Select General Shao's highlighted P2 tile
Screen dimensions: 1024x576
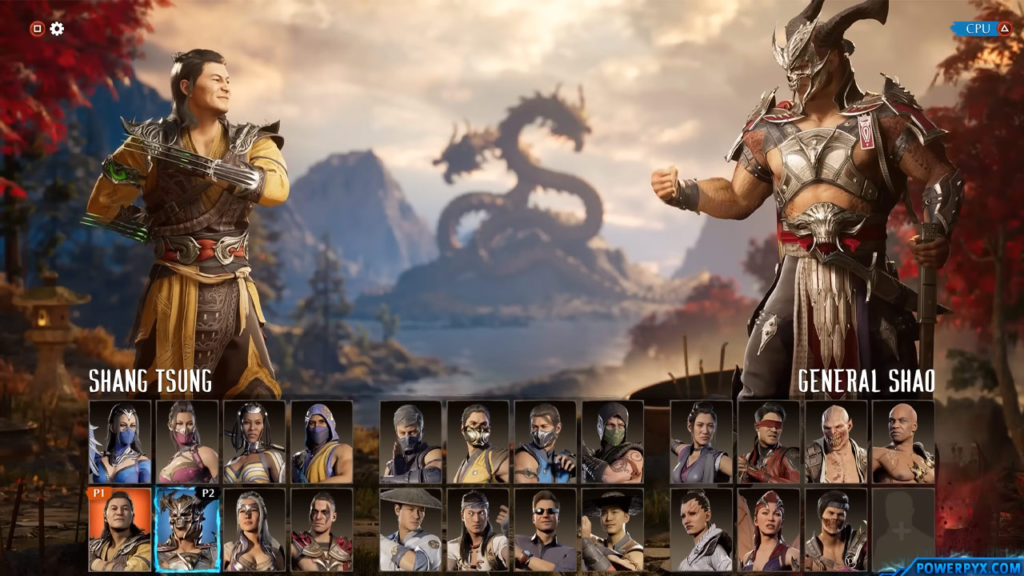click(187, 529)
